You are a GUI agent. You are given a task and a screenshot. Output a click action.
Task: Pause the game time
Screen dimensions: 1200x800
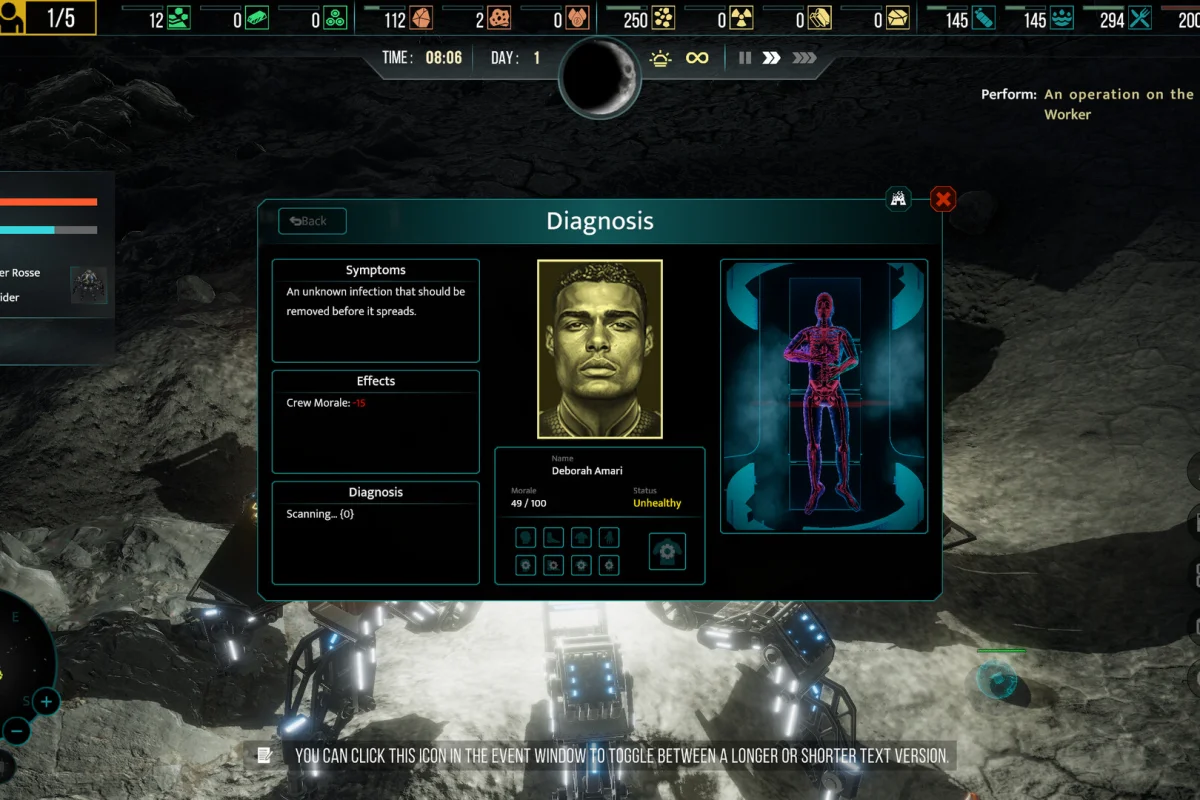[x=744, y=58]
